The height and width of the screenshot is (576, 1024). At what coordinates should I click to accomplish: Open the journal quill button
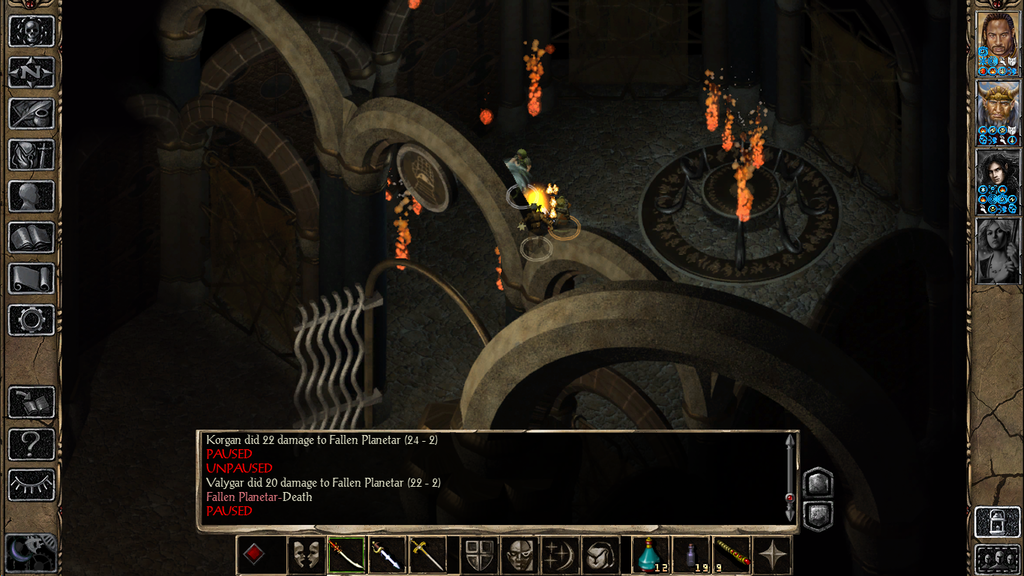click(x=31, y=113)
